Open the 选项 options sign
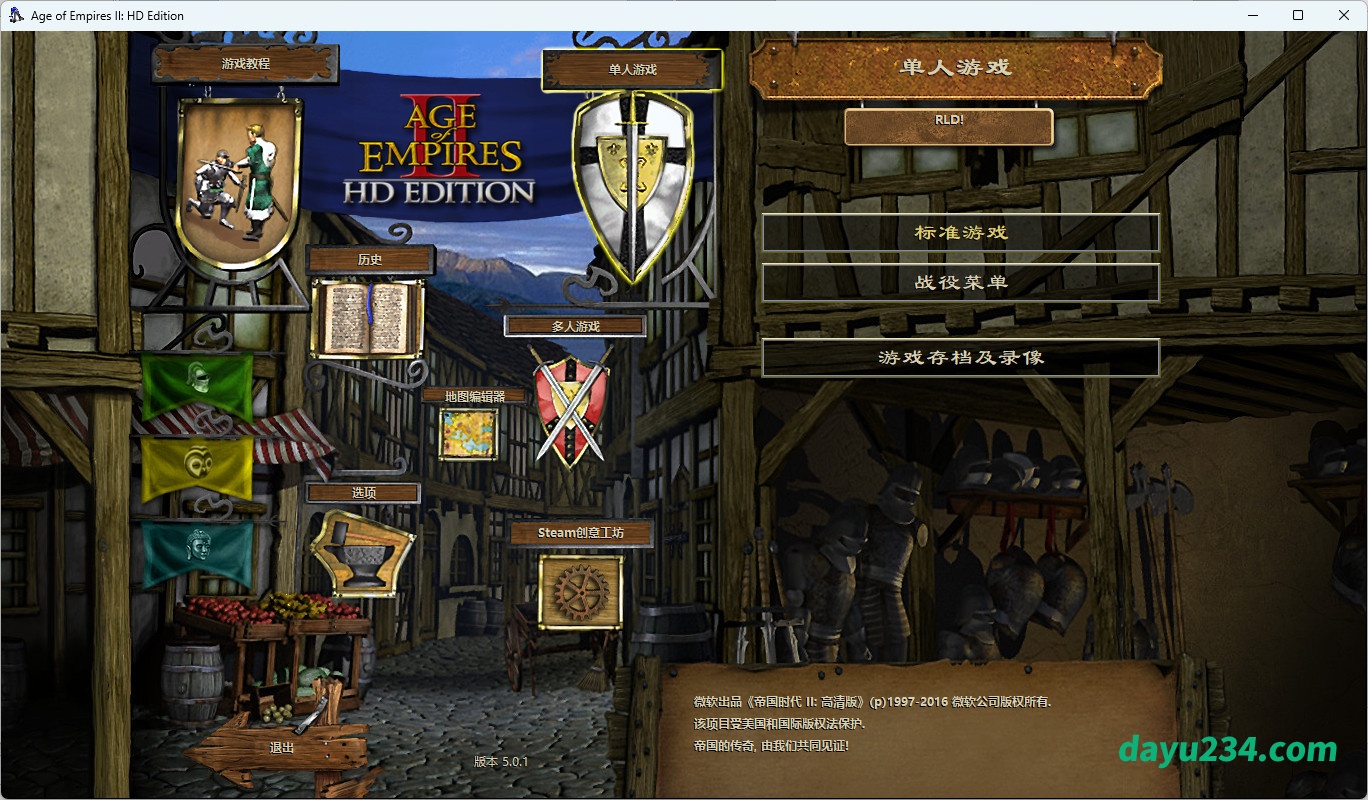 (363, 493)
